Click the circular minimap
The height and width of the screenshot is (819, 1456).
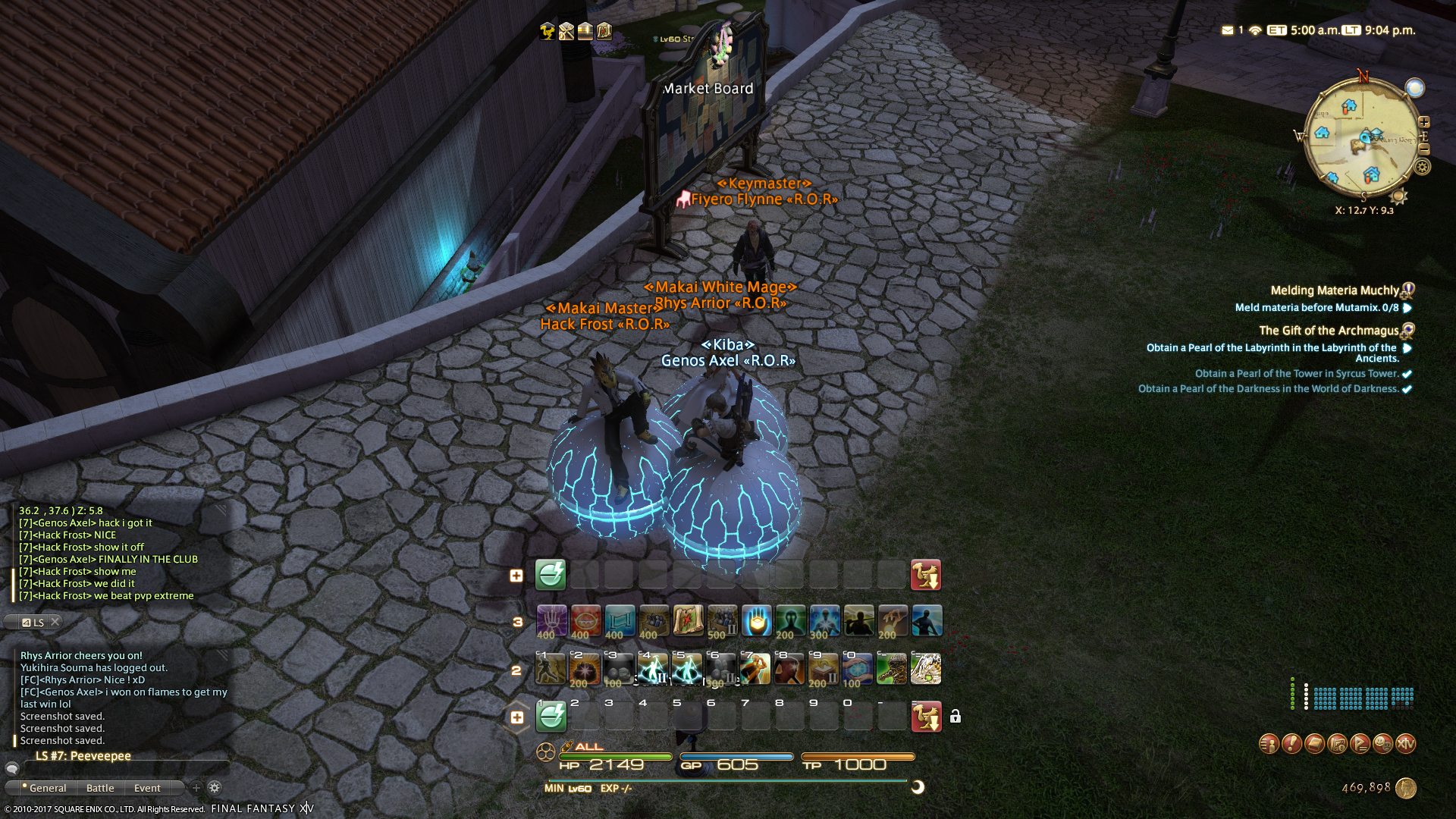[1361, 142]
